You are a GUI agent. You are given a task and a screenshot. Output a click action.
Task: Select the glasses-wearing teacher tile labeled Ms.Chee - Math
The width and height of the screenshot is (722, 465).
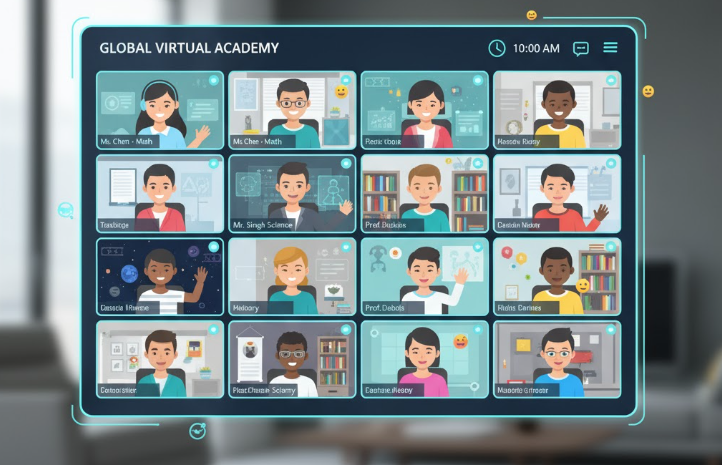[292, 110]
